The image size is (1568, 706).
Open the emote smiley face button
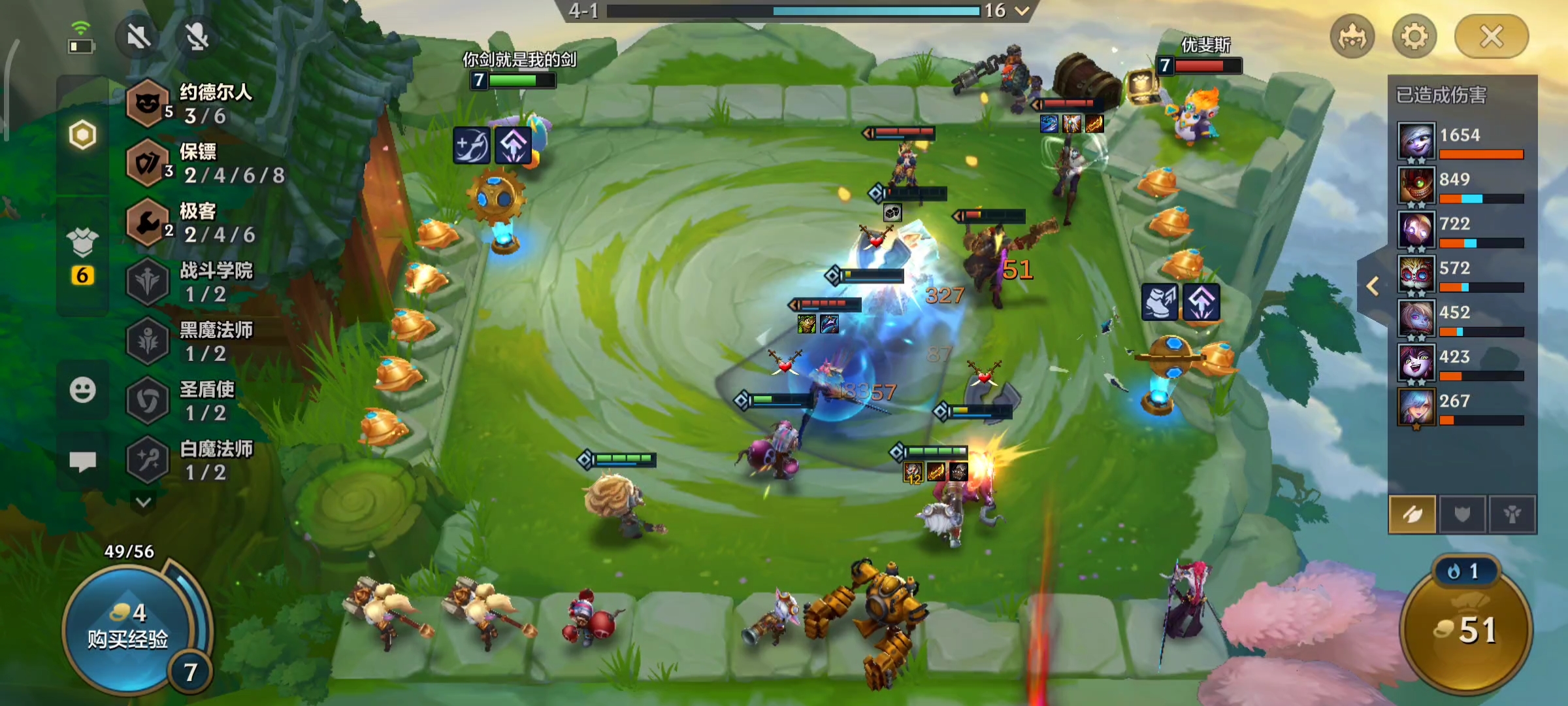[x=82, y=390]
